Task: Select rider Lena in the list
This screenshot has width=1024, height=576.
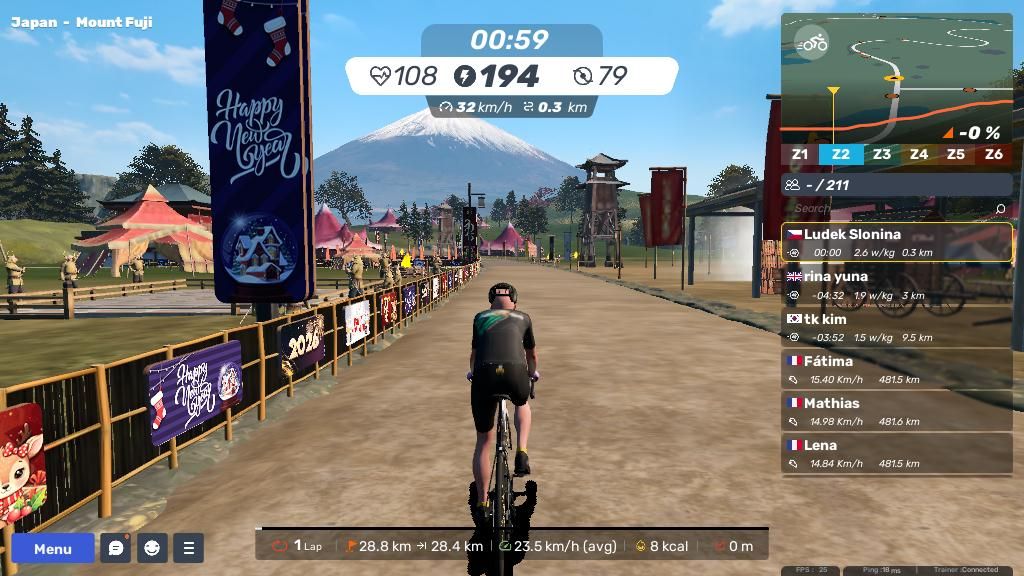Action: pos(896,453)
